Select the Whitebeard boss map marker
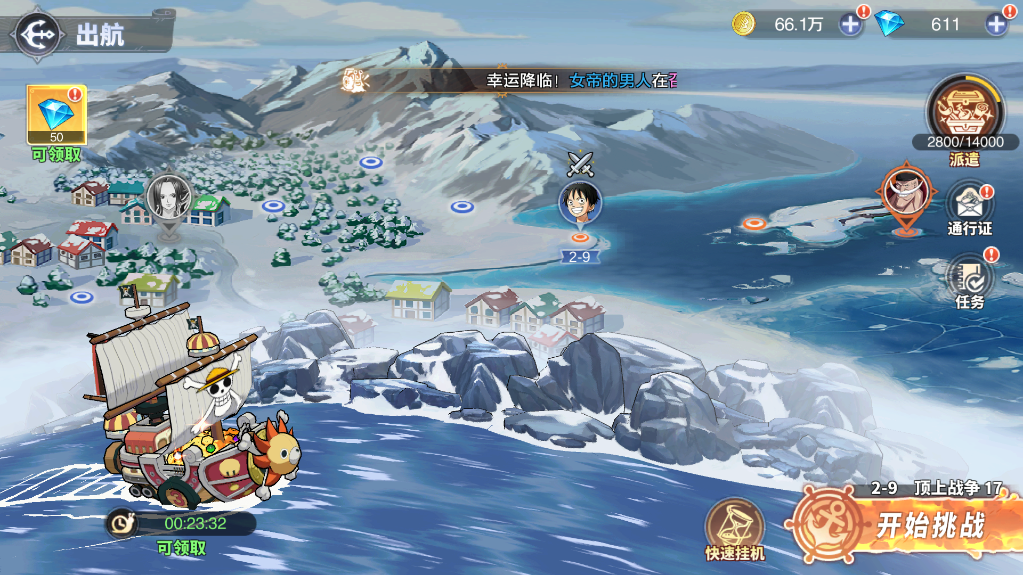 (x=903, y=192)
